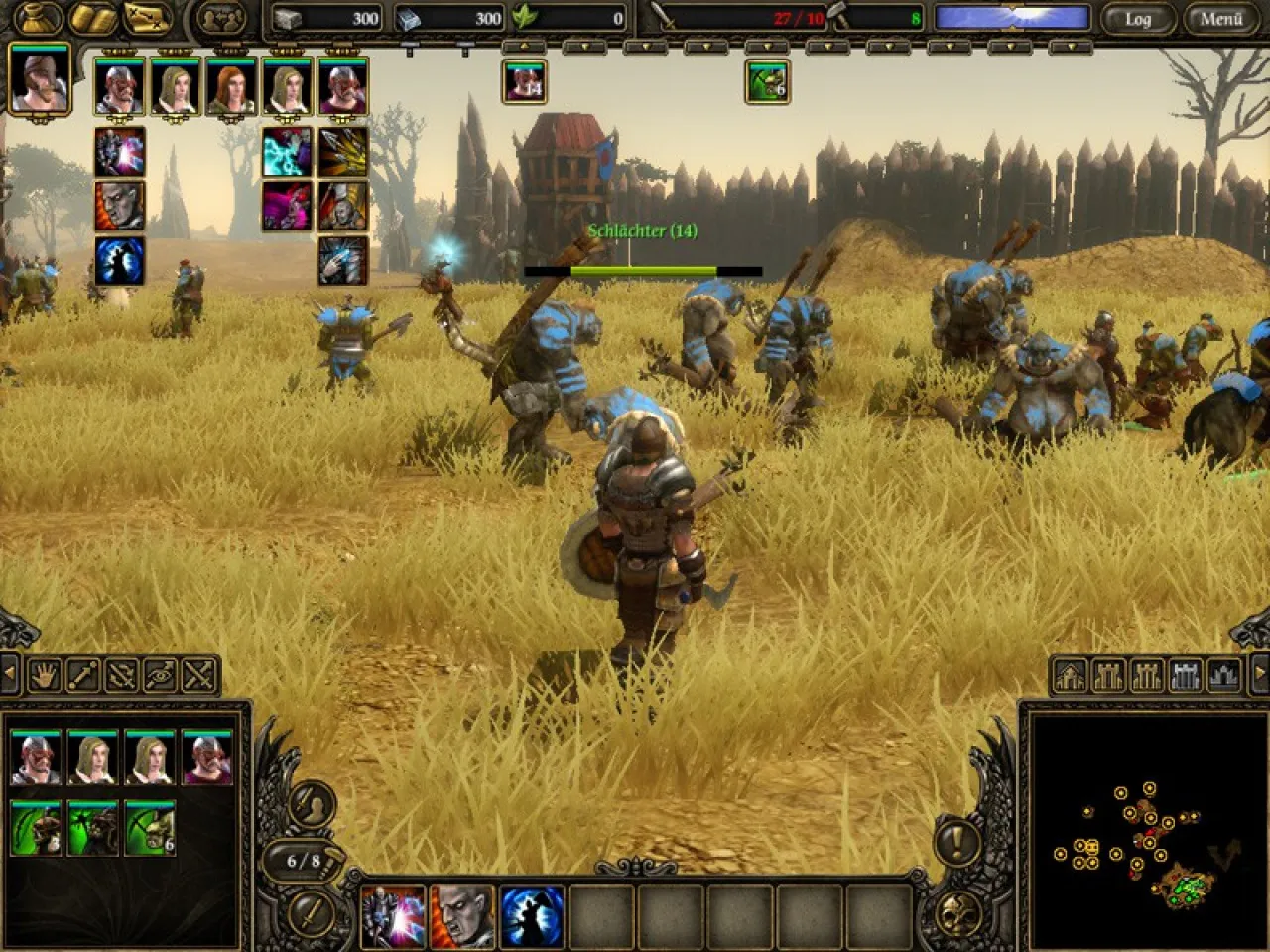
Task: Open the Log panel
Action: tap(1137, 19)
